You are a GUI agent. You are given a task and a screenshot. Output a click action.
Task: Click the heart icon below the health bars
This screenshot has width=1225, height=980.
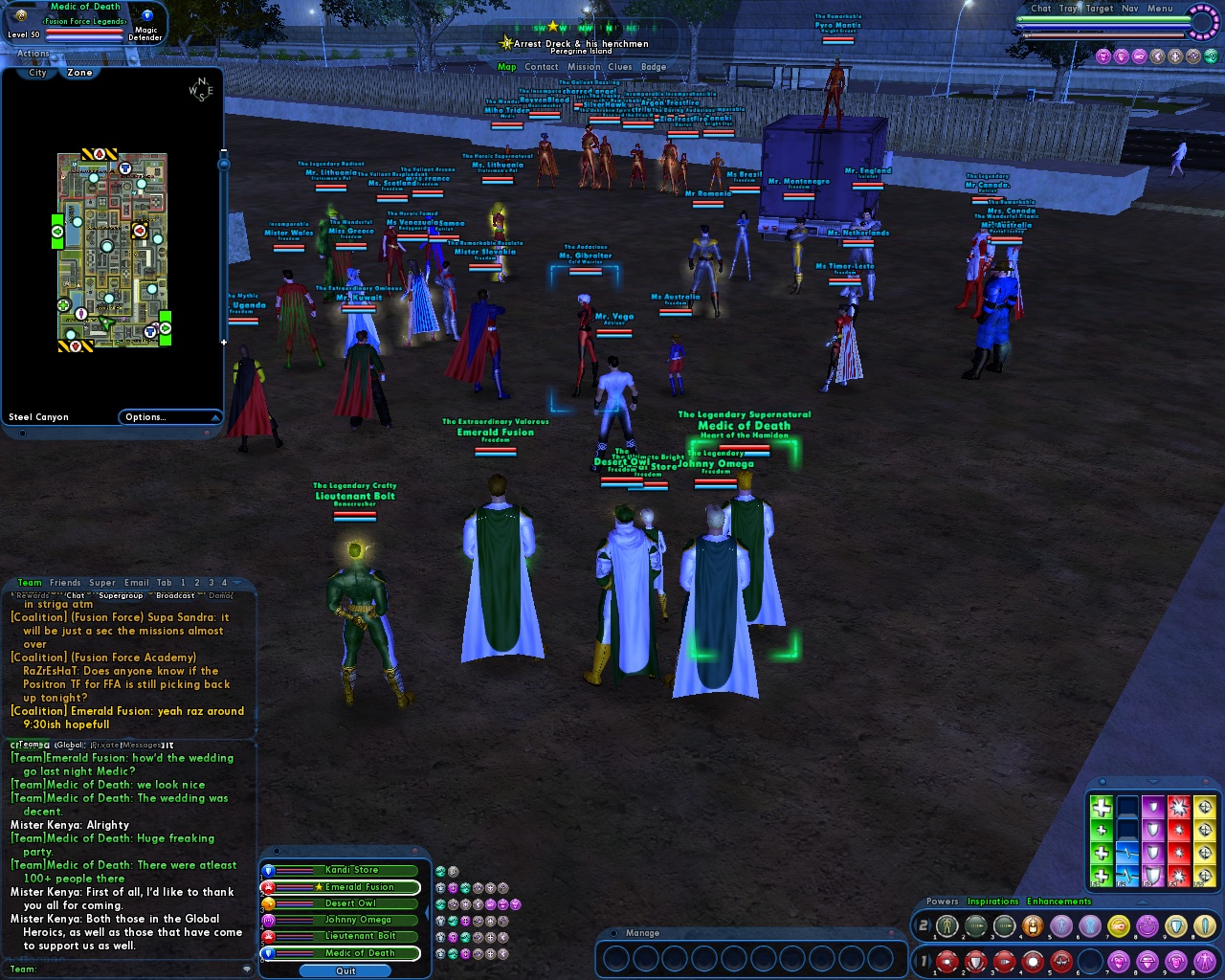pyautogui.click(x=1103, y=56)
